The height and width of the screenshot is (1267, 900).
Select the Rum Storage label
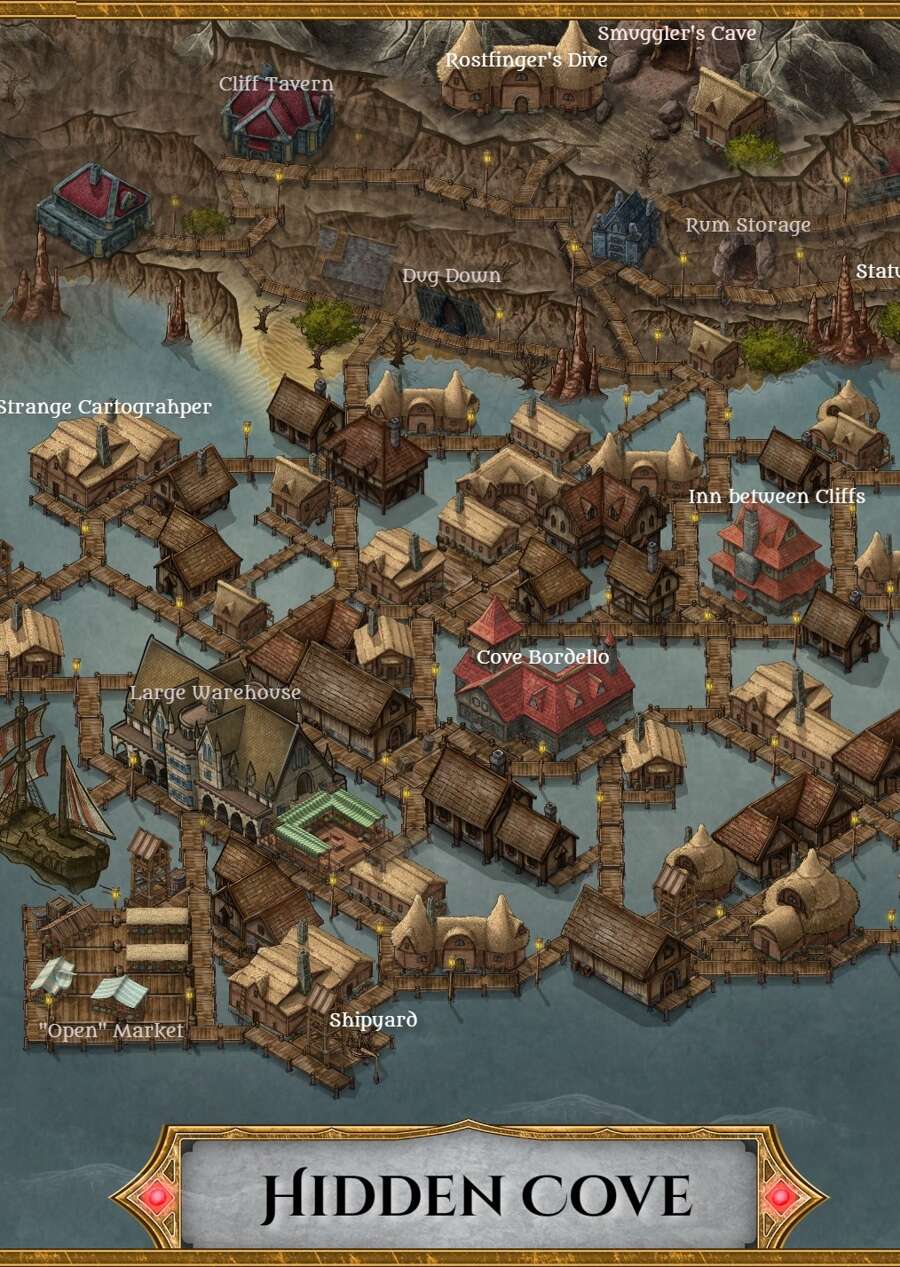click(747, 225)
